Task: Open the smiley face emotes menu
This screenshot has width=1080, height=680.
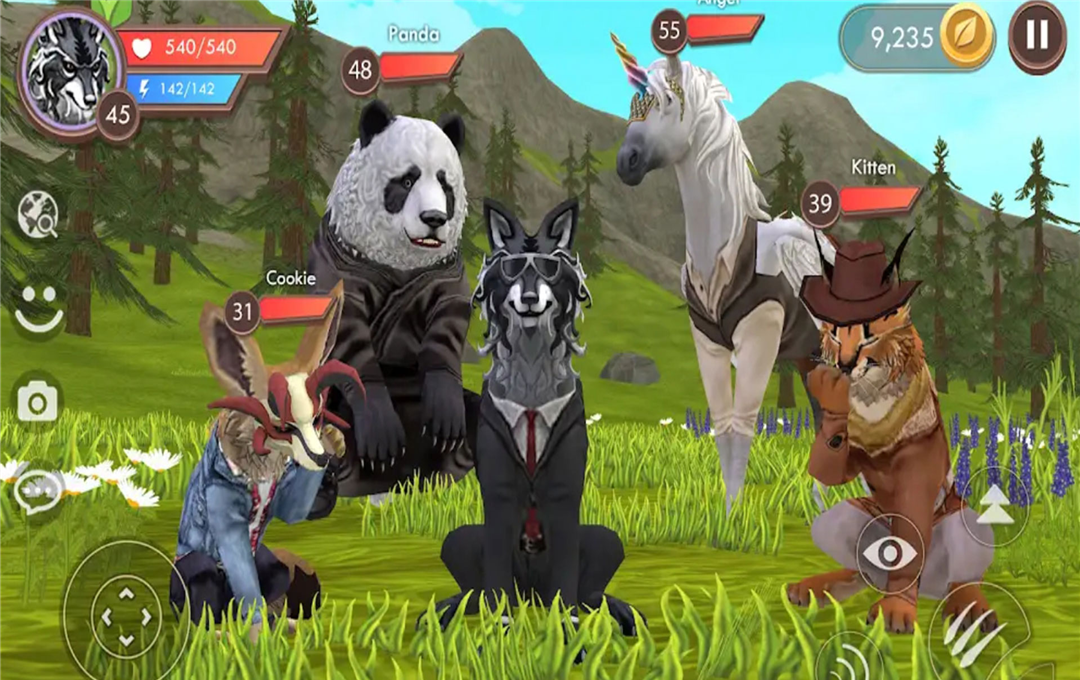Action: click(x=38, y=307)
